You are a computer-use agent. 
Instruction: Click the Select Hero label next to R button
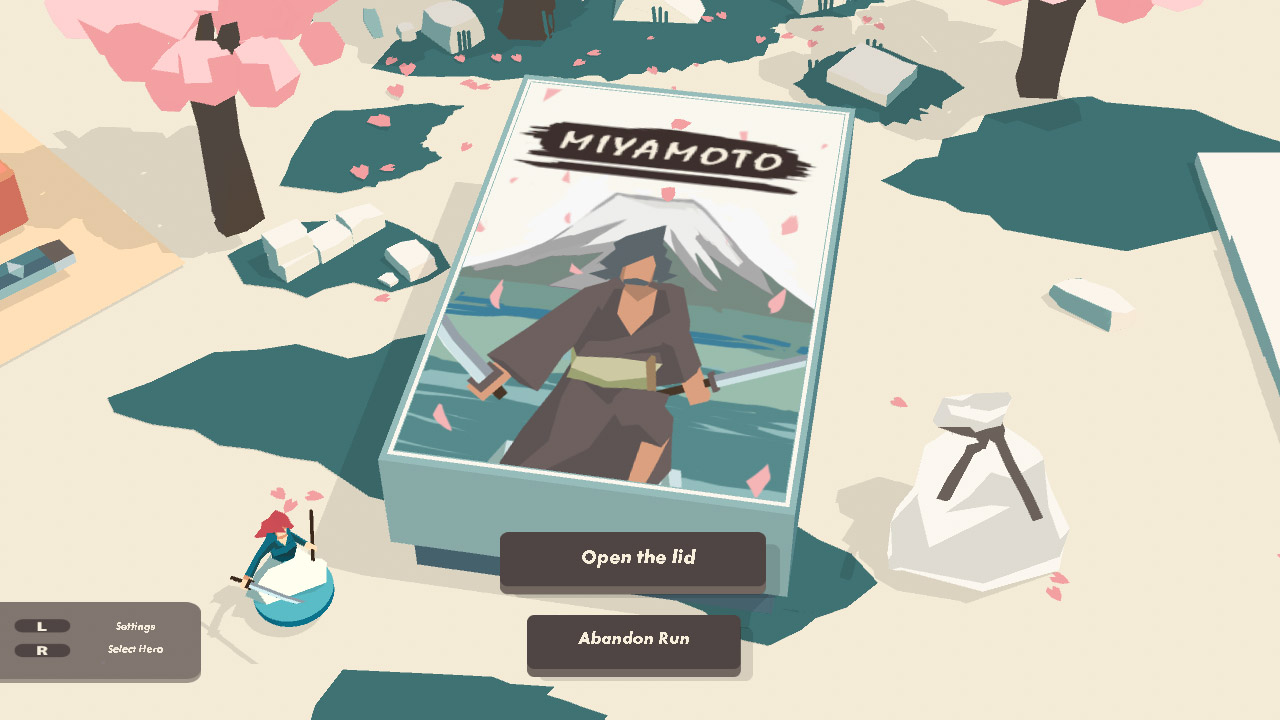[x=134, y=650]
